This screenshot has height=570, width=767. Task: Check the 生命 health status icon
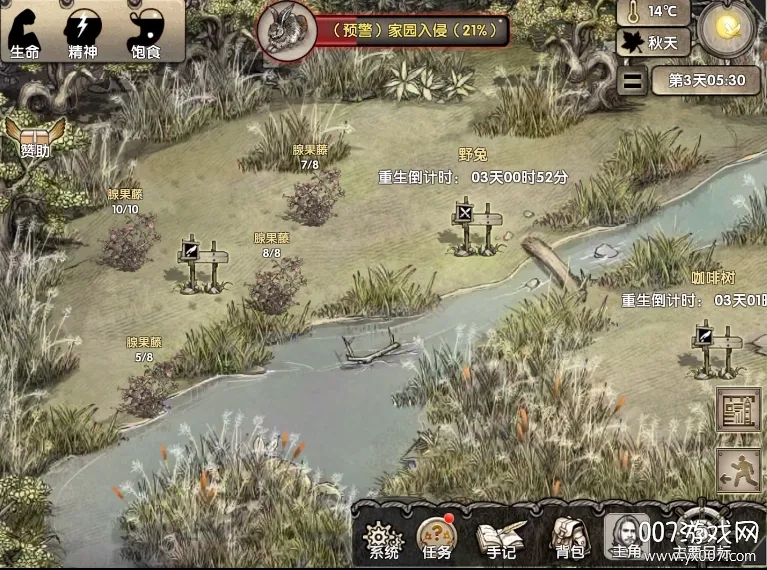point(25,30)
